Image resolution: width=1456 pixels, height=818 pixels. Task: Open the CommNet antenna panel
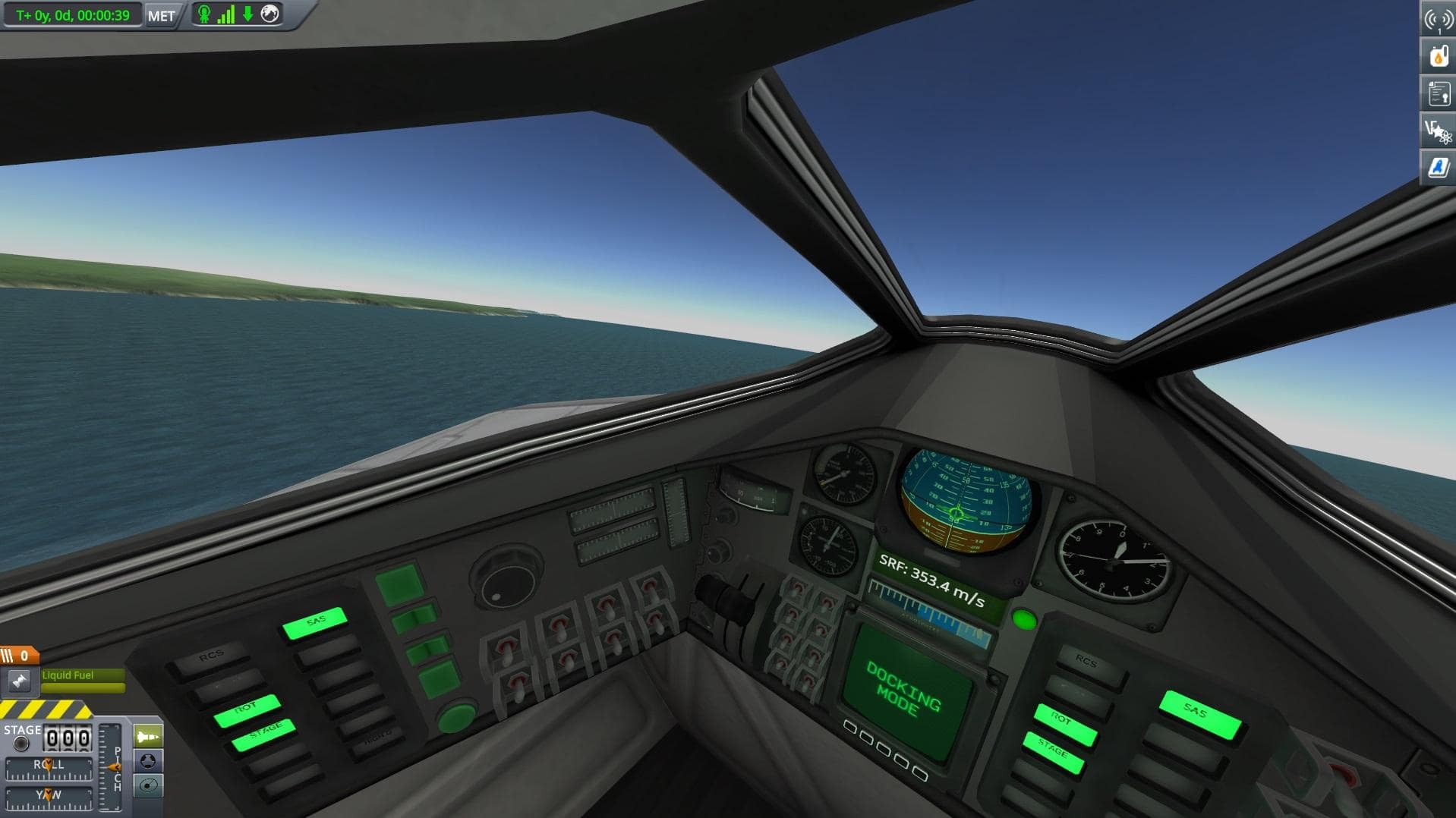[x=1439, y=19]
